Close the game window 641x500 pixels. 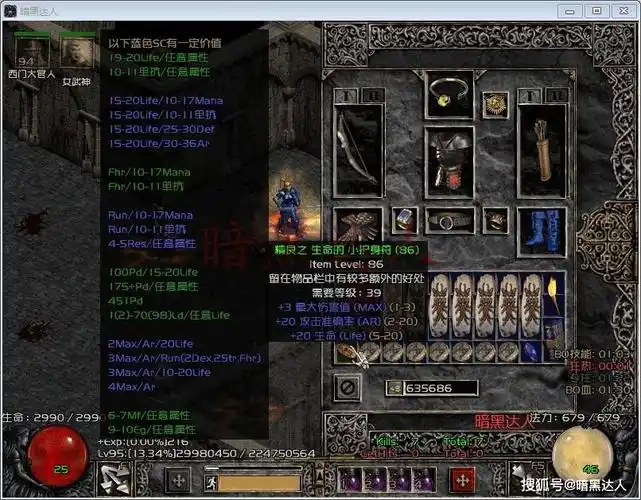pos(623,10)
